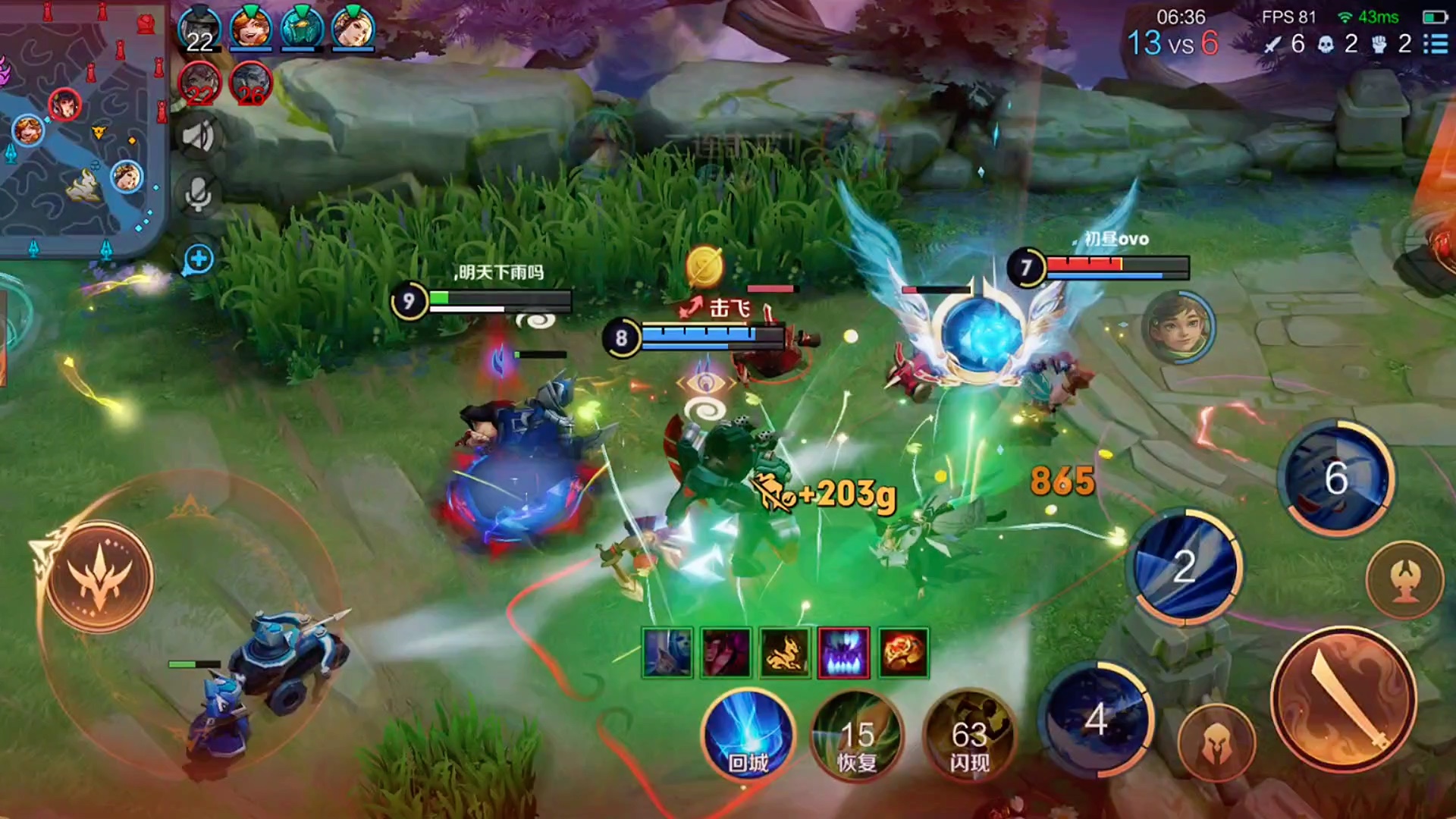Open the scoreboard list menu
Image resolution: width=1456 pixels, height=819 pixels.
pyautogui.click(x=1436, y=44)
